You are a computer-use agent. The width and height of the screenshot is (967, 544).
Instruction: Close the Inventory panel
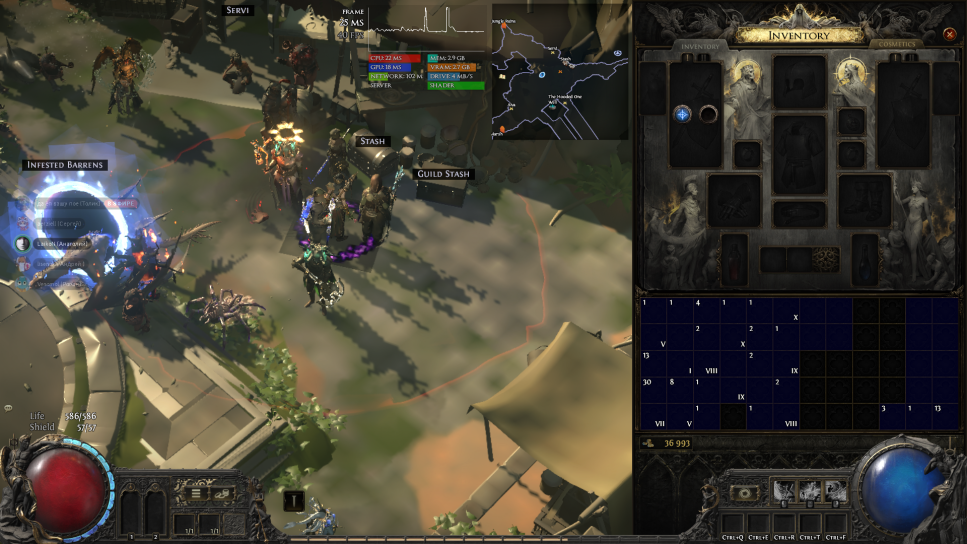pyautogui.click(x=949, y=34)
